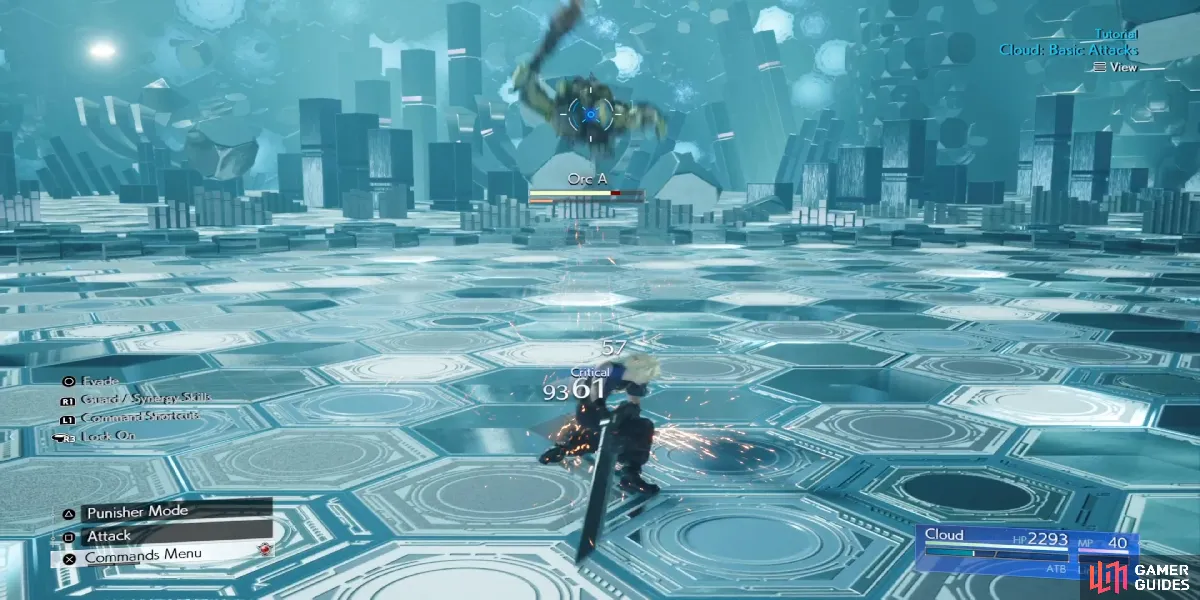Open the Cloud: Basic Attacks tutorial tracker

1068,50
